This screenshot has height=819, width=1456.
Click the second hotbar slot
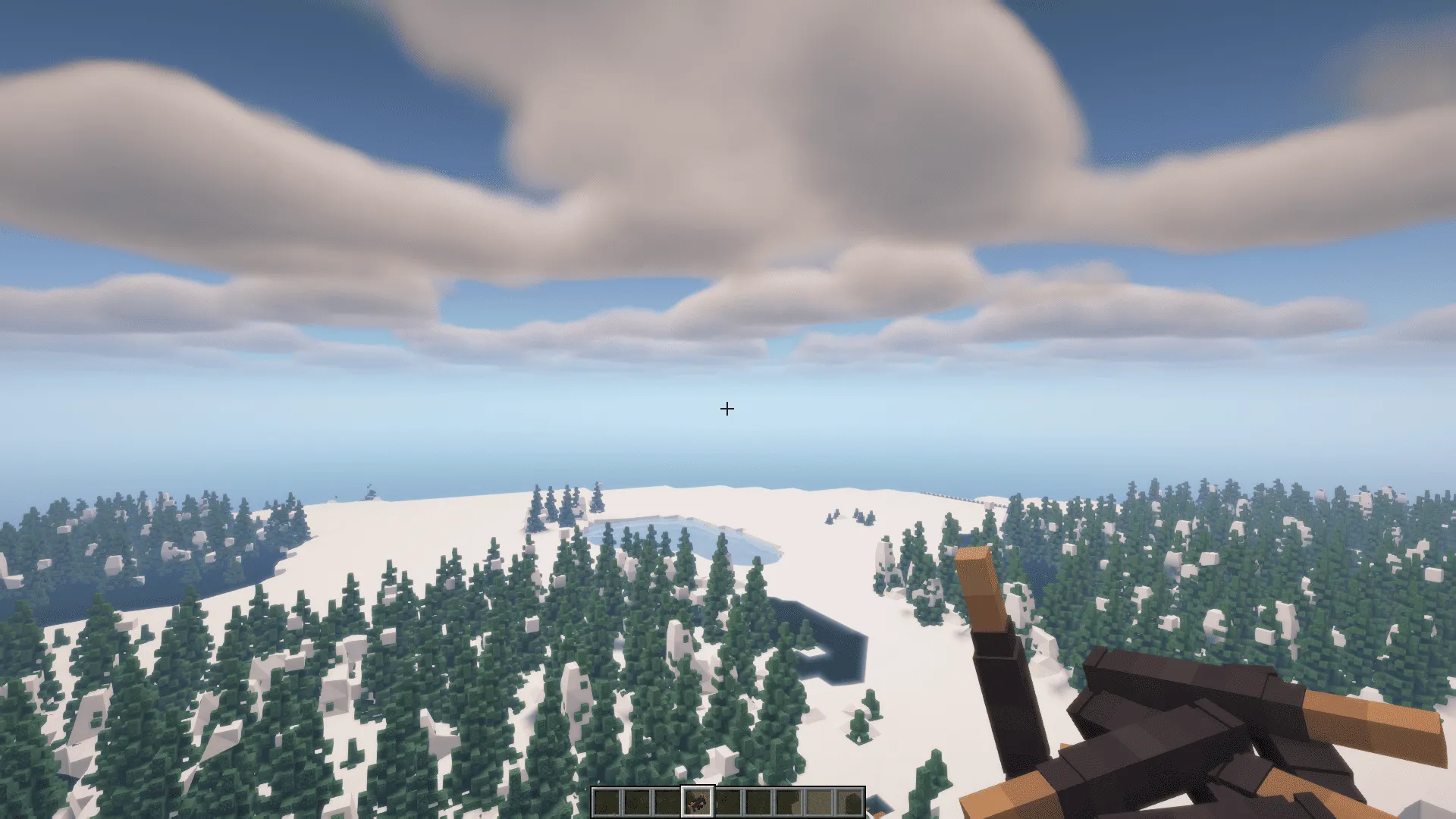pyautogui.click(x=637, y=802)
